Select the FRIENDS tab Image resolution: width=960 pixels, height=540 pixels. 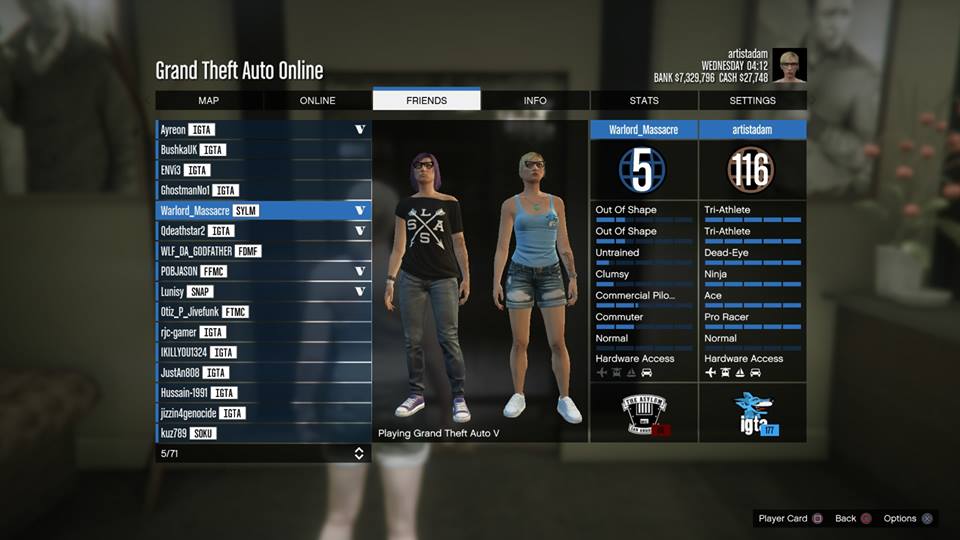pyautogui.click(x=426, y=100)
